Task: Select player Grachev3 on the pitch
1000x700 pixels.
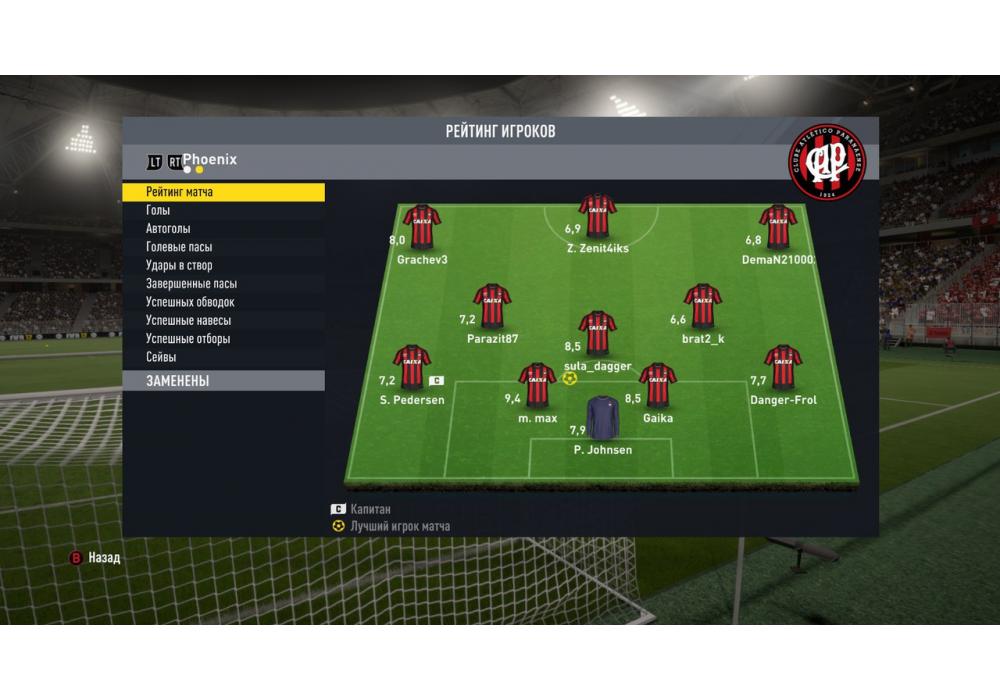Action: (421, 228)
